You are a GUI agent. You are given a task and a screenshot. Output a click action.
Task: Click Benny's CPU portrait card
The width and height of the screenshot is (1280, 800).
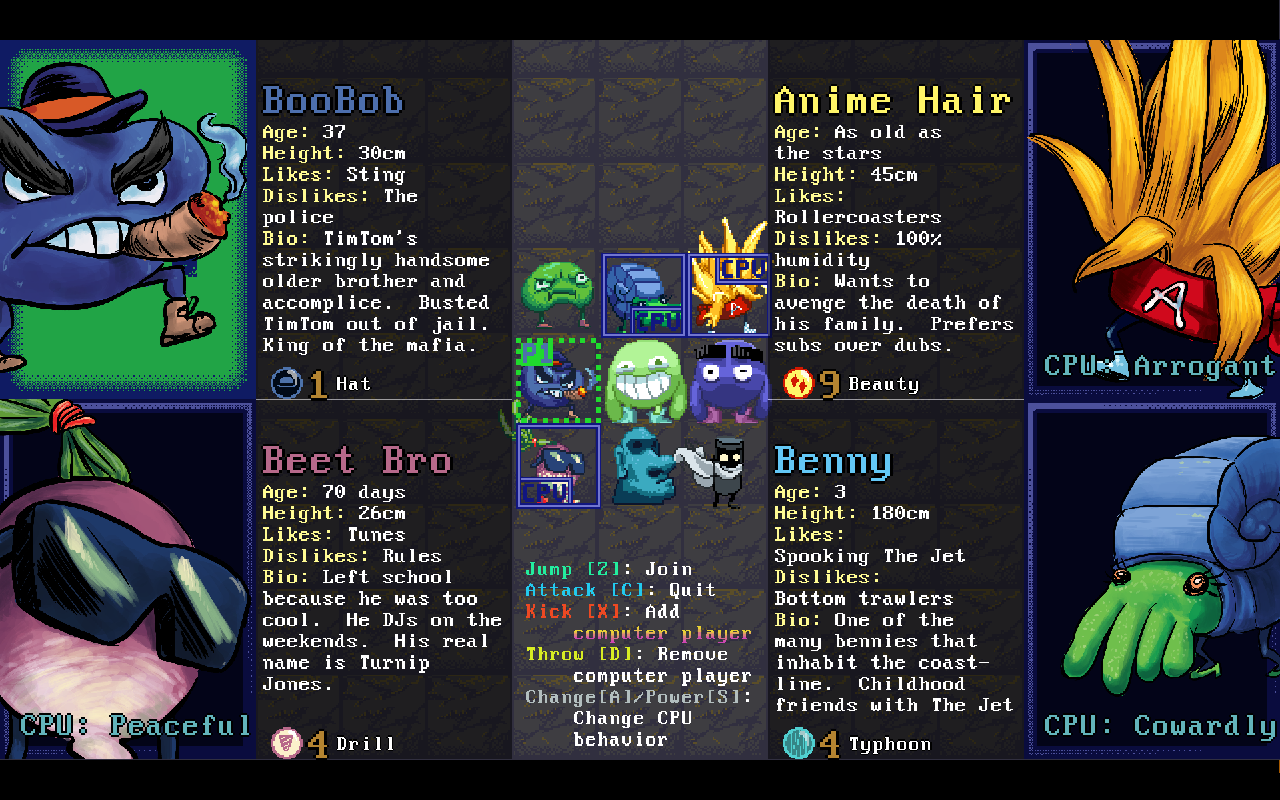point(1152,580)
